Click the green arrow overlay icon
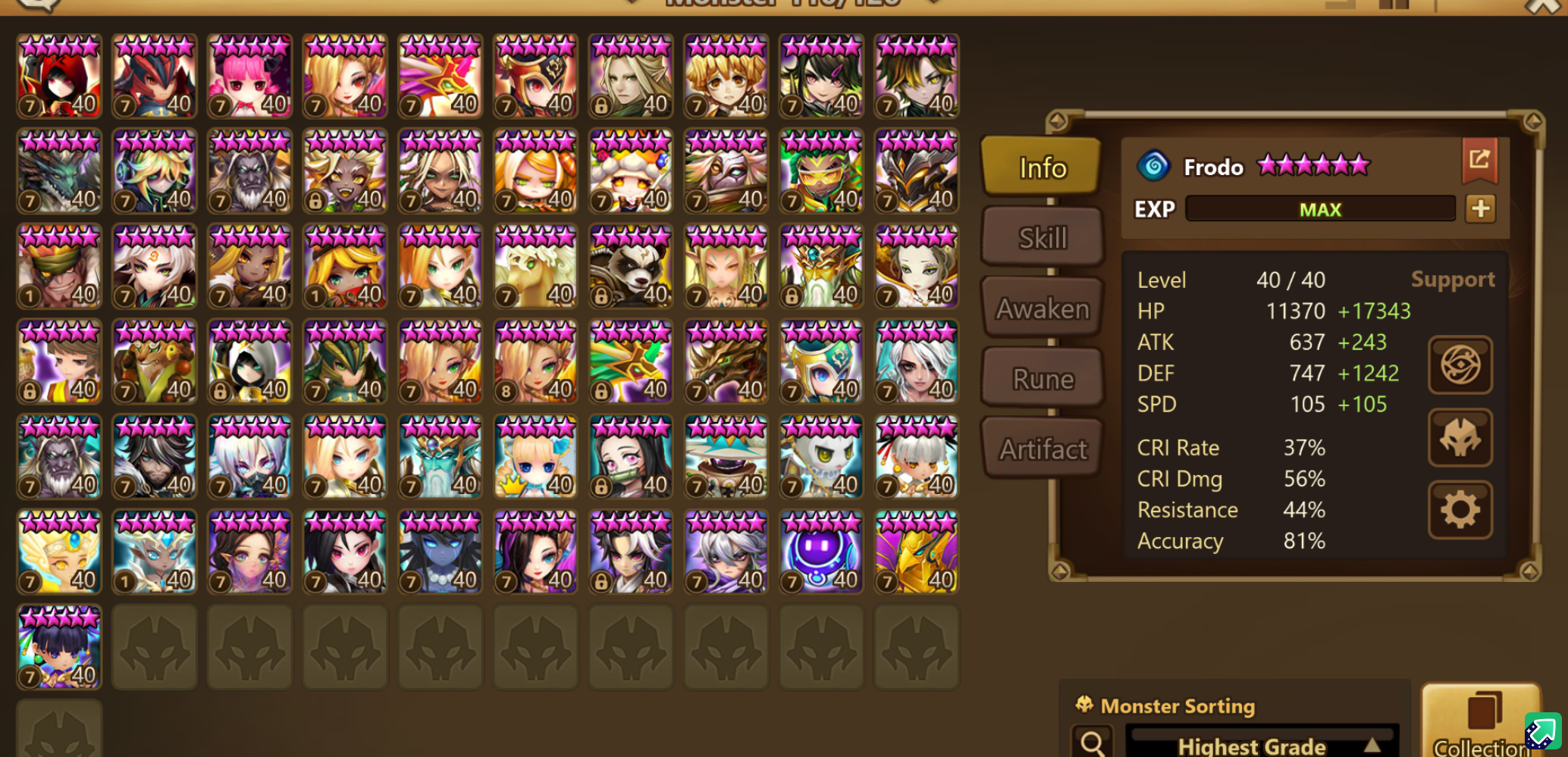The width and height of the screenshot is (1568, 757). coord(1542,731)
